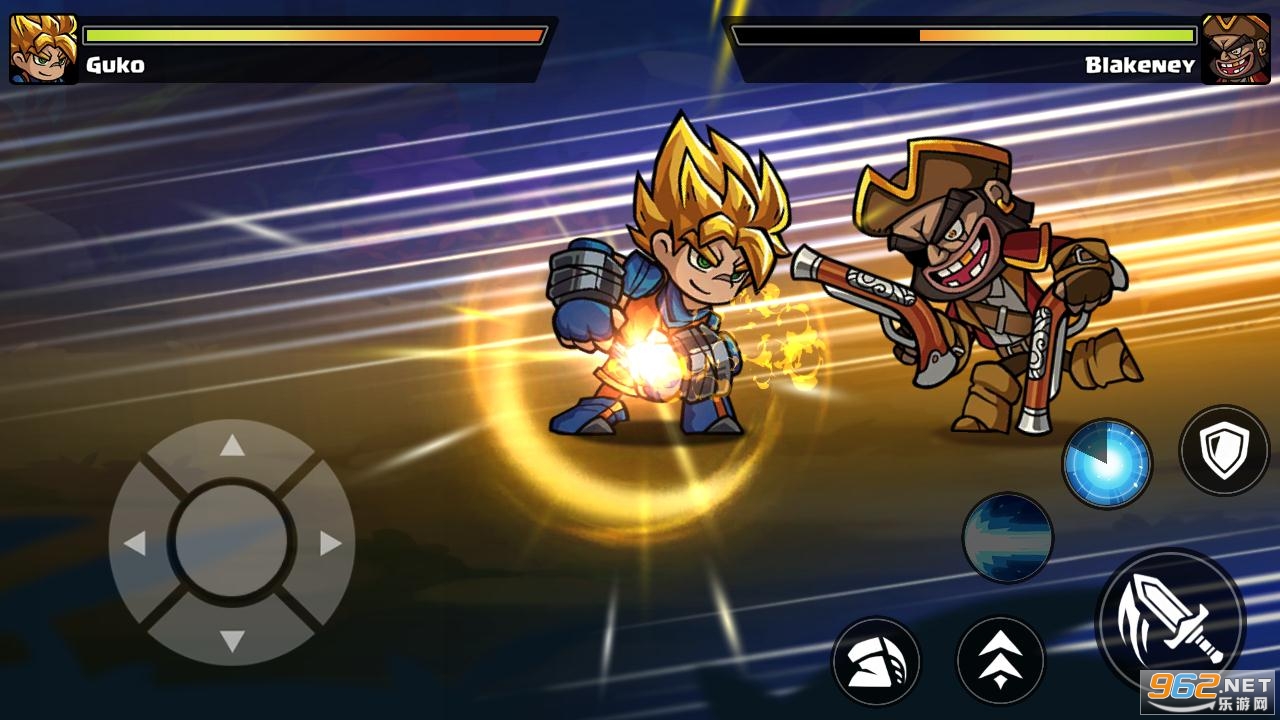1280x720 pixels.
Task: Click Guko's character portrait
Action: click(x=43, y=48)
